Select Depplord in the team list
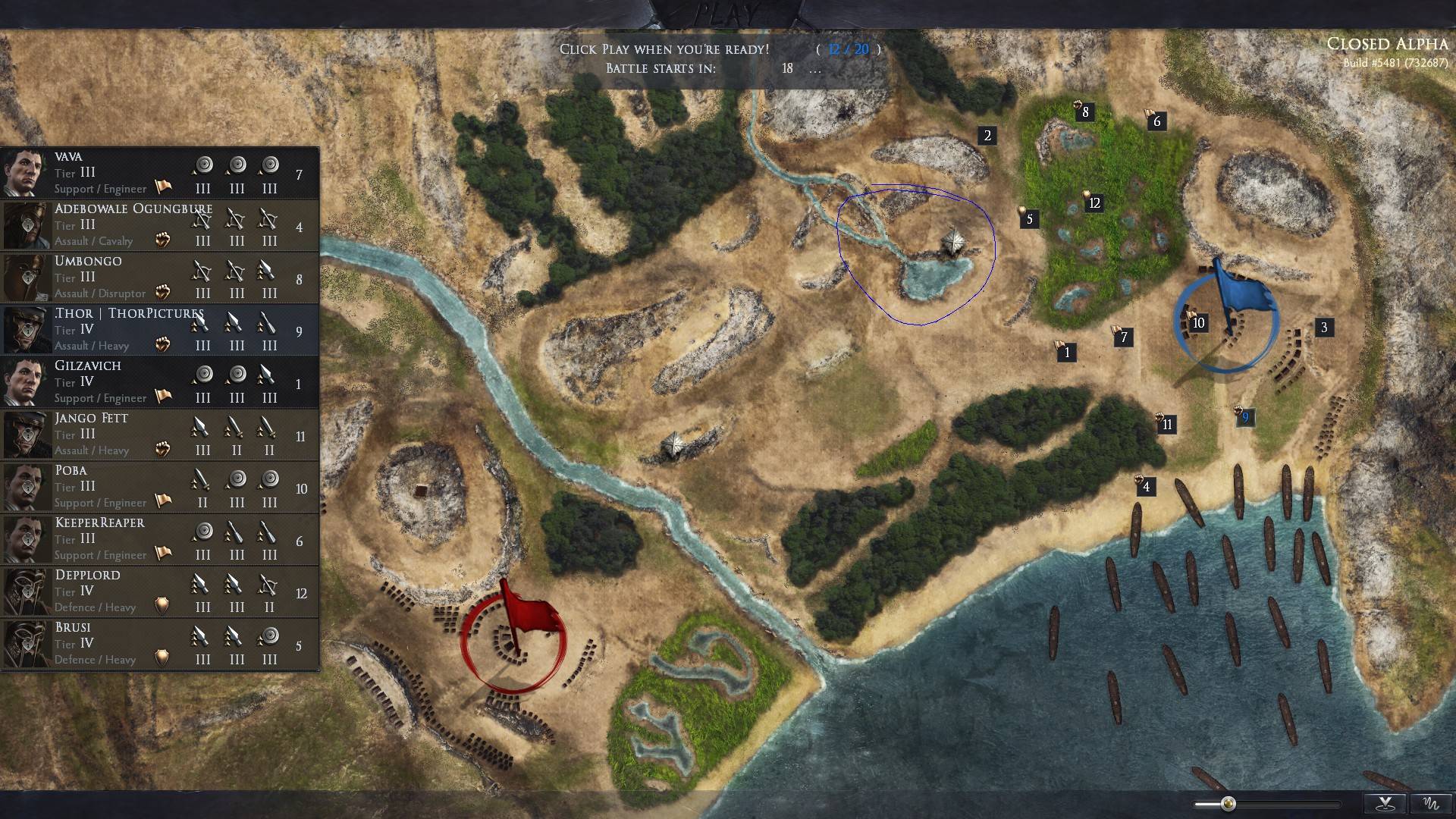The width and height of the screenshot is (1456, 819). coord(159,591)
